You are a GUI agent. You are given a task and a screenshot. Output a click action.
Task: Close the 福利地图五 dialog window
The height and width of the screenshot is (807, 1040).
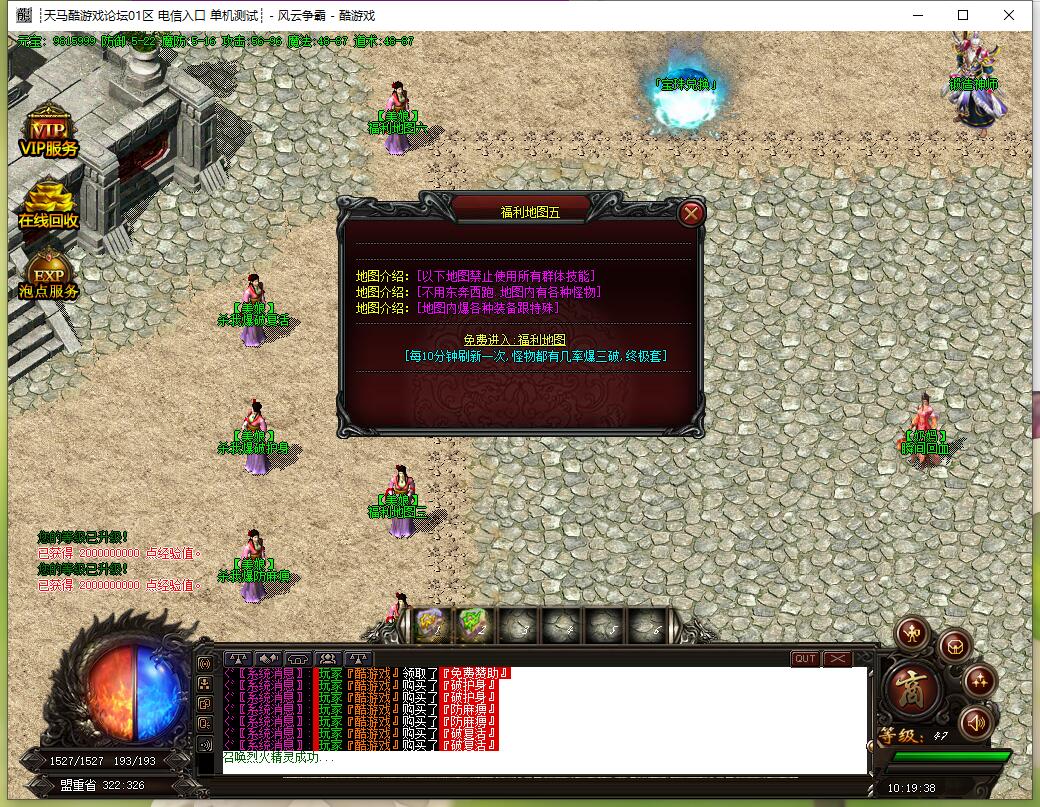pyautogui.click(x=691, y=213)
